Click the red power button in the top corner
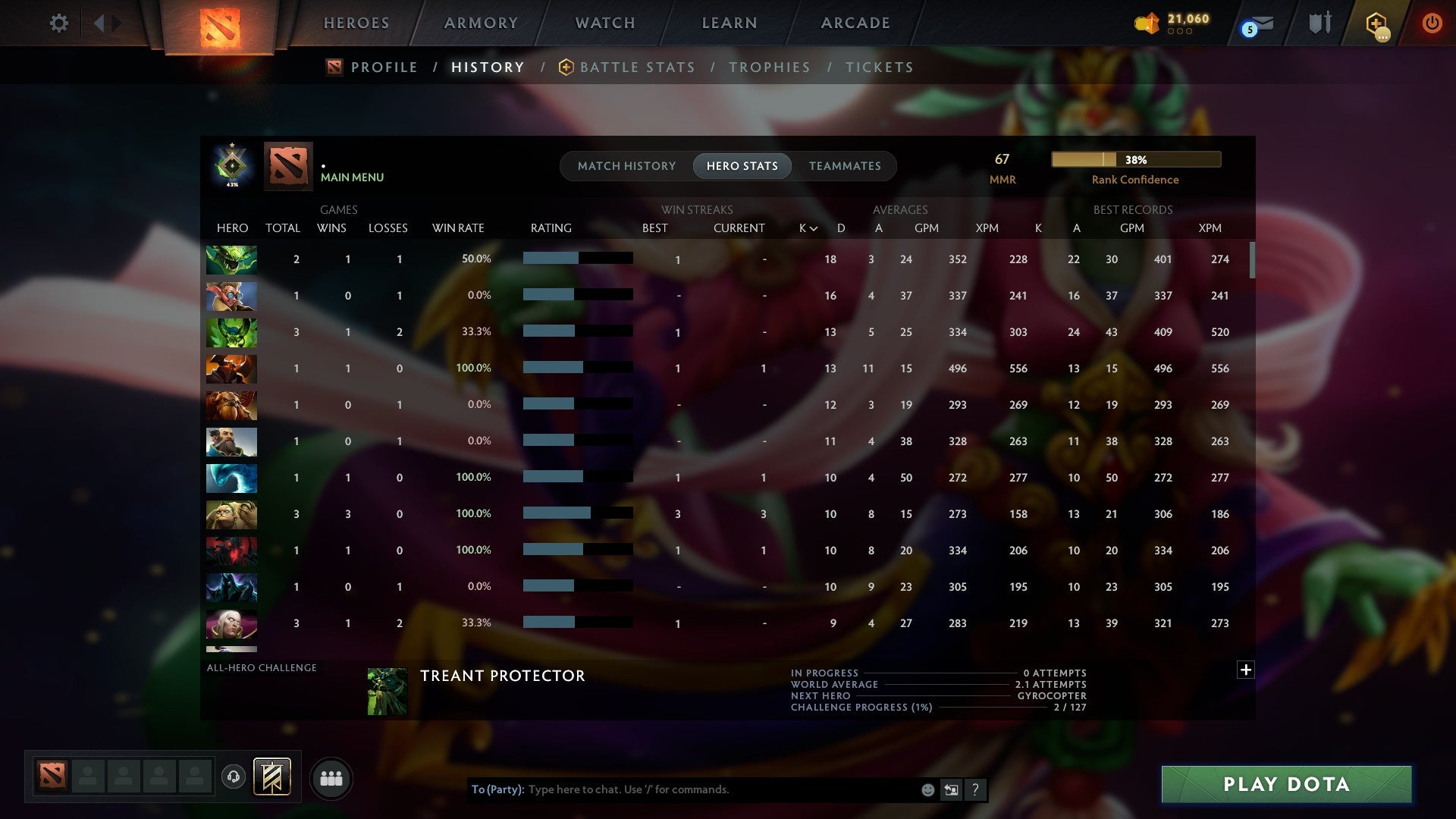The height and width of the screenshot is (819, 1456). point(1432,23)
